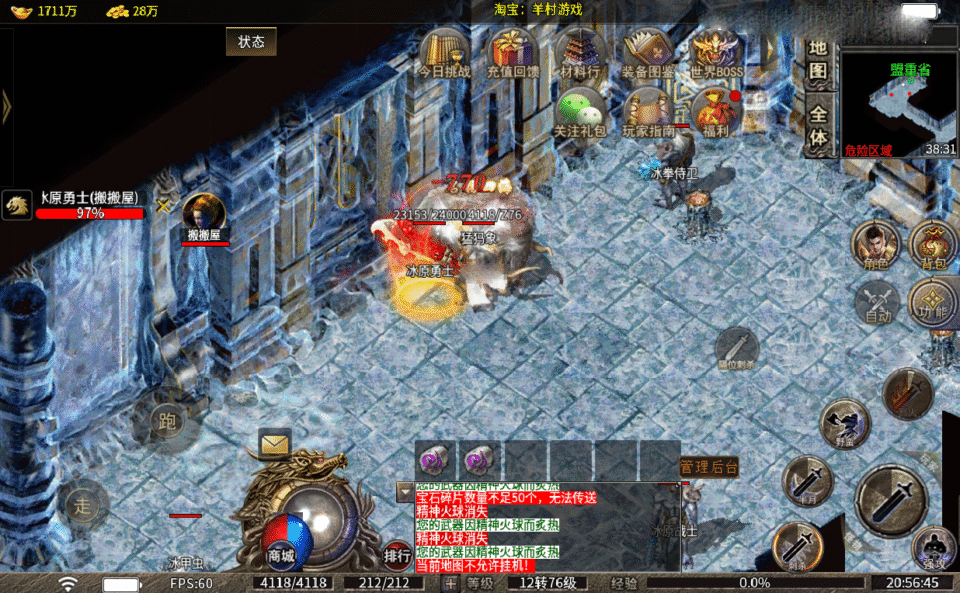This screenshot has width=960, height=593.
Task: Click the 全体 button beside minimap
Action: [x=819, y=128]
